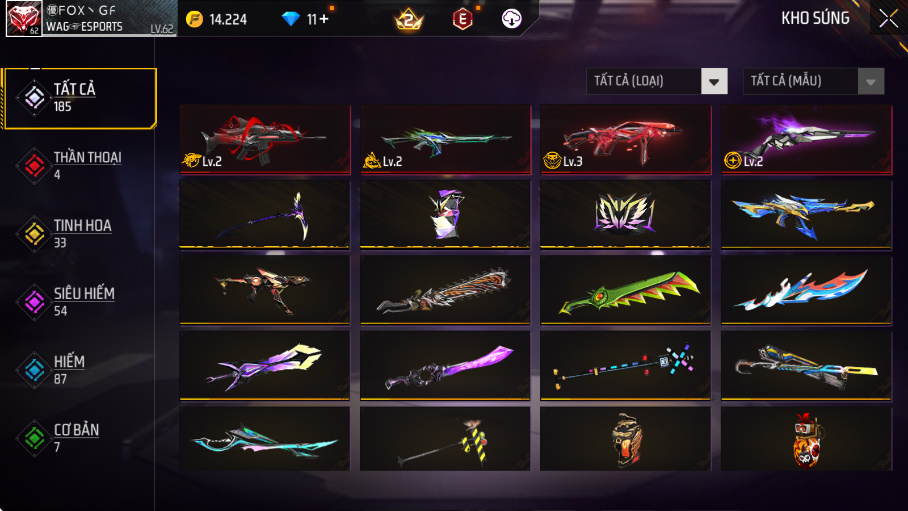Open the Cơ Bản skins tab

click(x=79, y=437)
